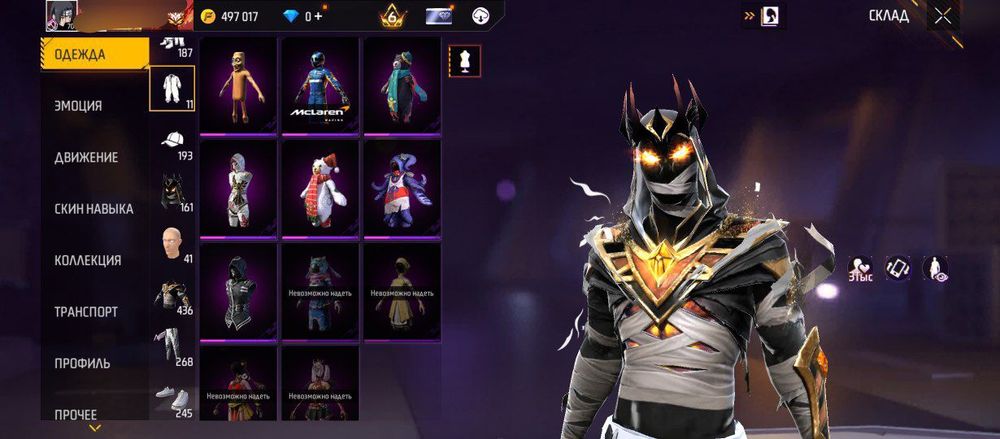Screen dimensions: 1000x439
Task: Choose the purple octopus costume
Action: [402, 188]
